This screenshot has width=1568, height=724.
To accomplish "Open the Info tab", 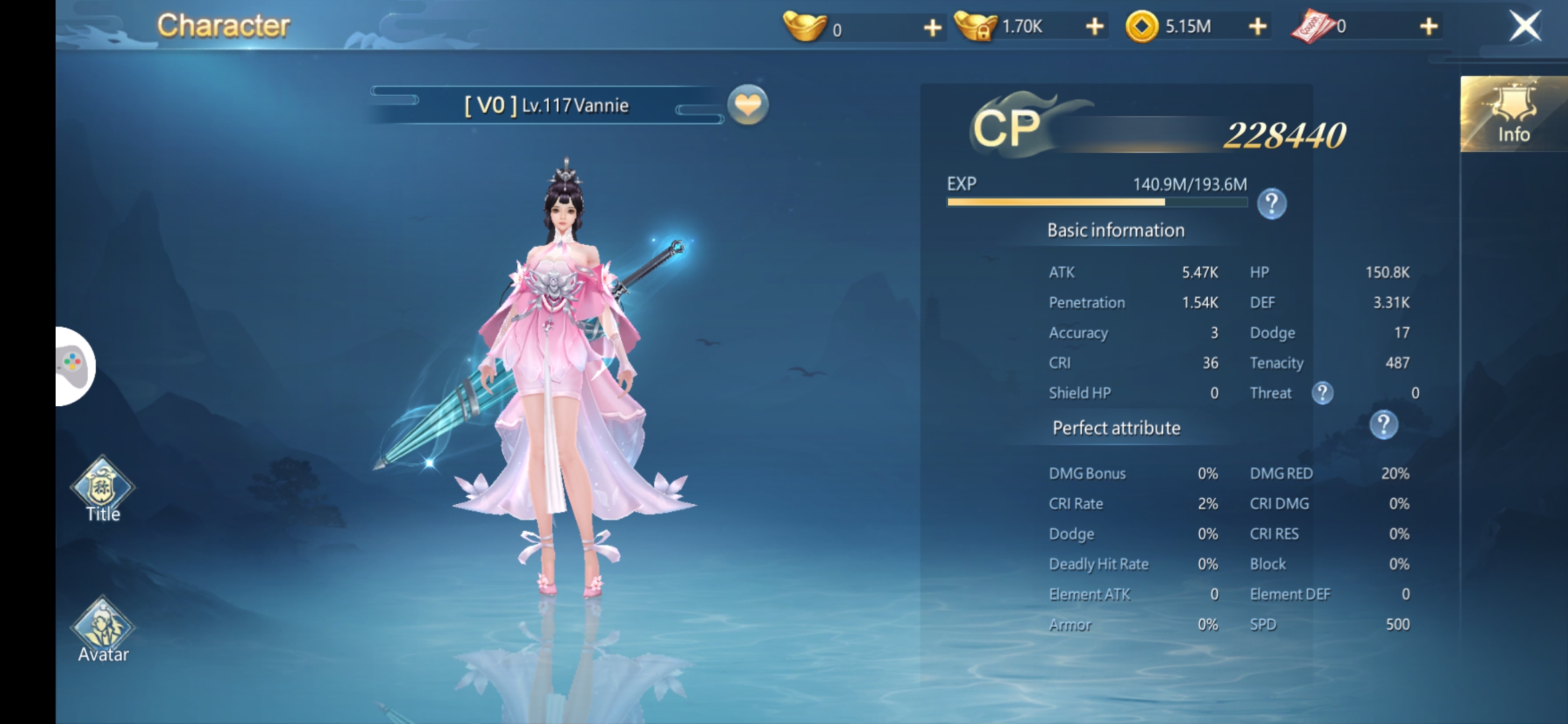I will click(1513, 115).
